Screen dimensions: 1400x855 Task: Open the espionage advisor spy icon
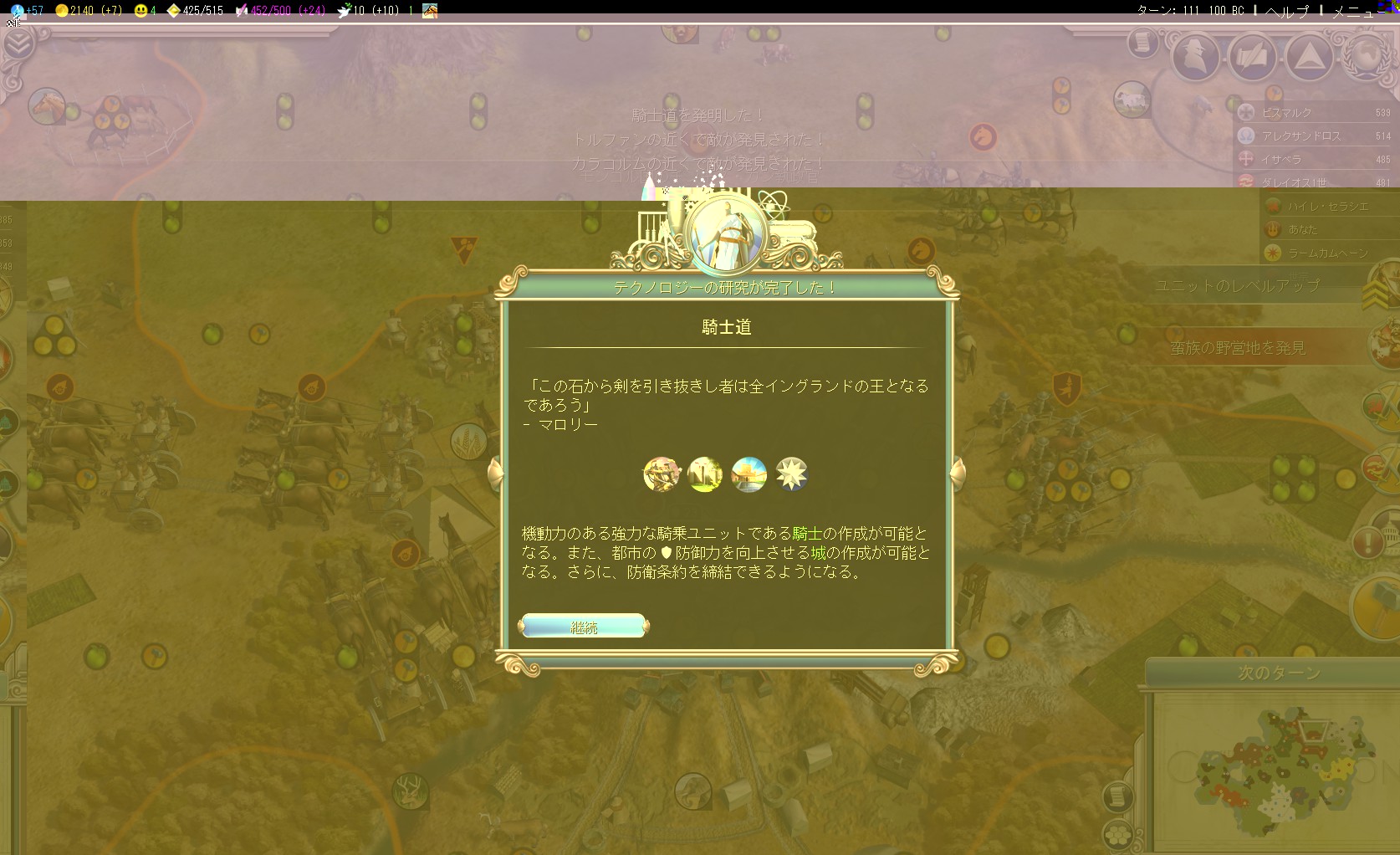pyautogui.click(x=1196, y=55)
